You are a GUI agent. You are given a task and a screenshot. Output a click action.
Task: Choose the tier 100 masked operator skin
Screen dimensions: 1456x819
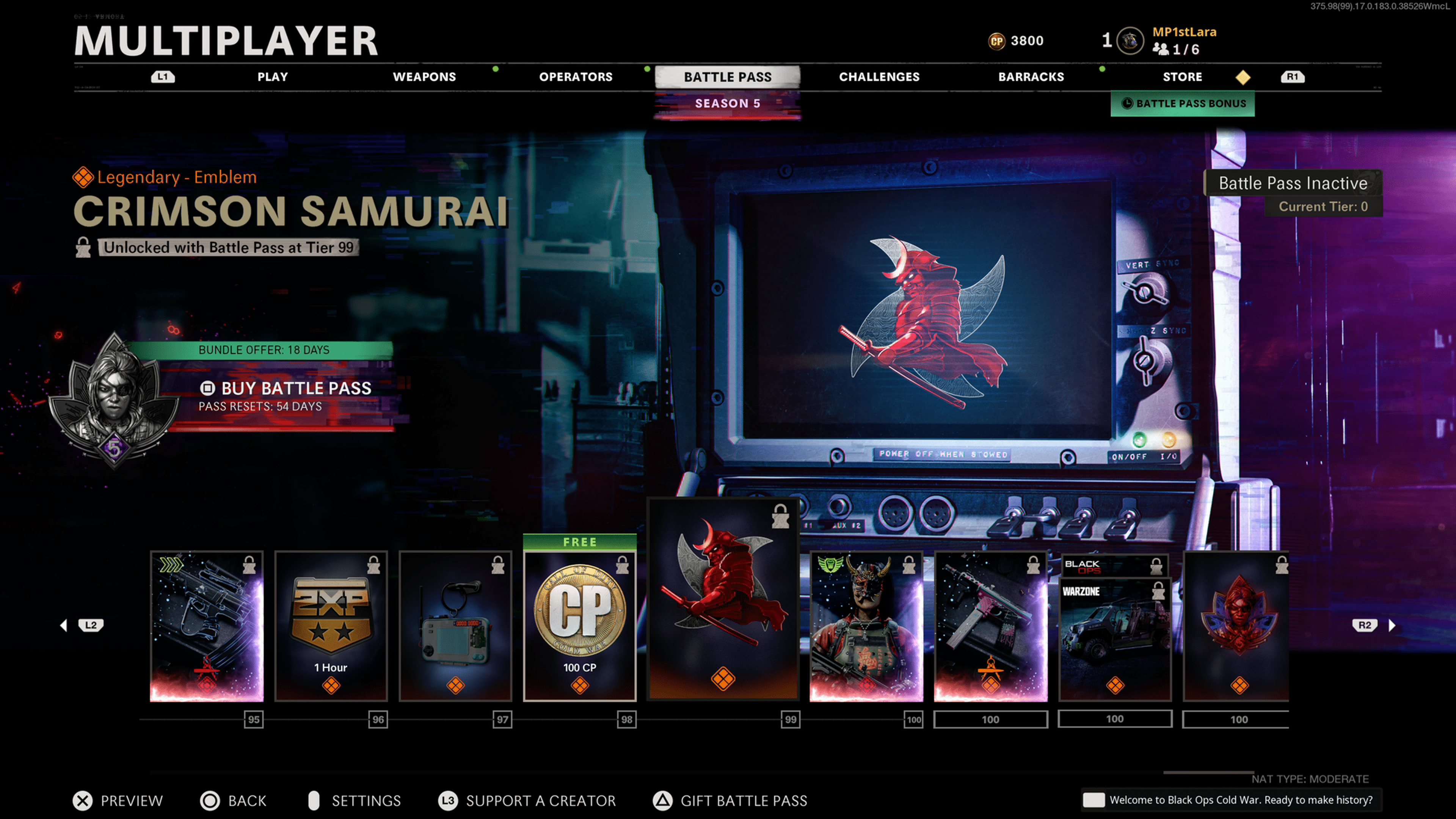(x=866, y=626)
